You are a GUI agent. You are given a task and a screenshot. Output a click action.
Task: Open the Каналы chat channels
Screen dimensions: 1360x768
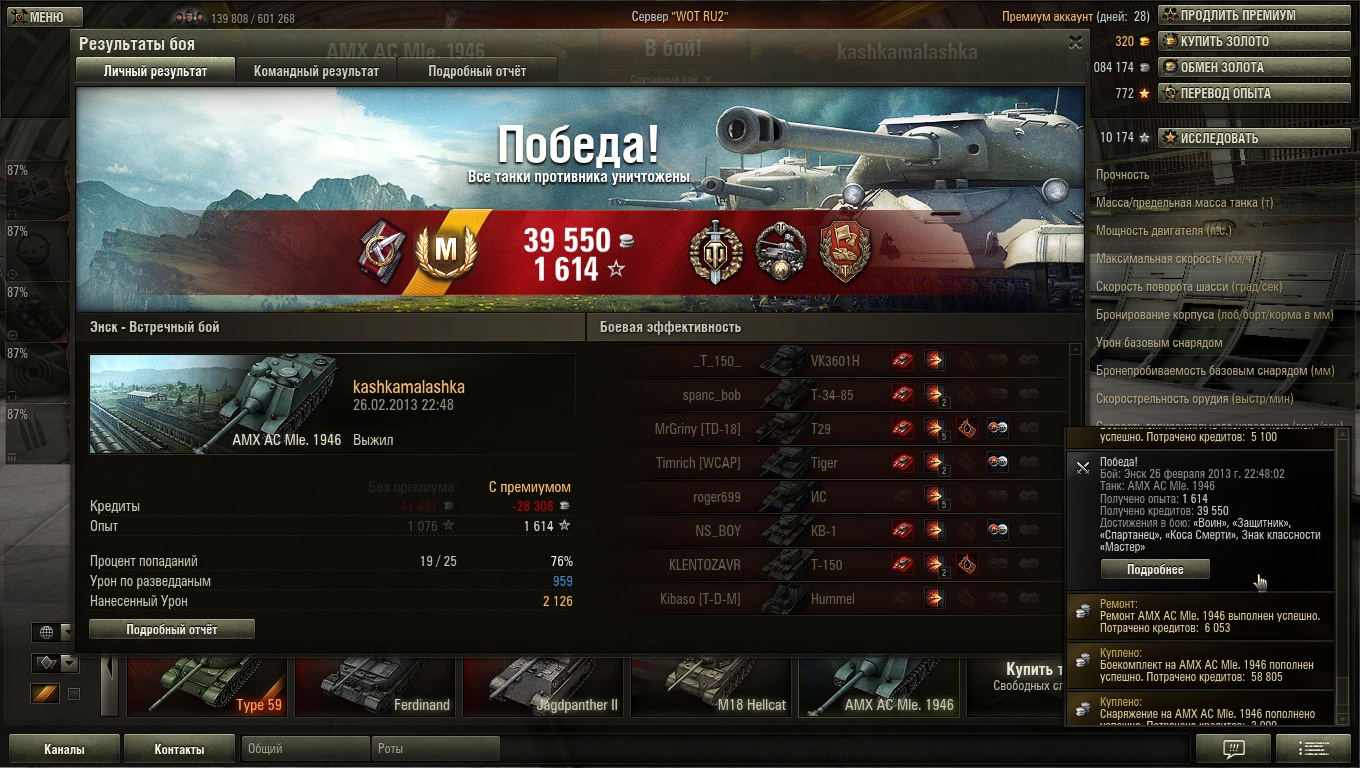tap(64, 749)
